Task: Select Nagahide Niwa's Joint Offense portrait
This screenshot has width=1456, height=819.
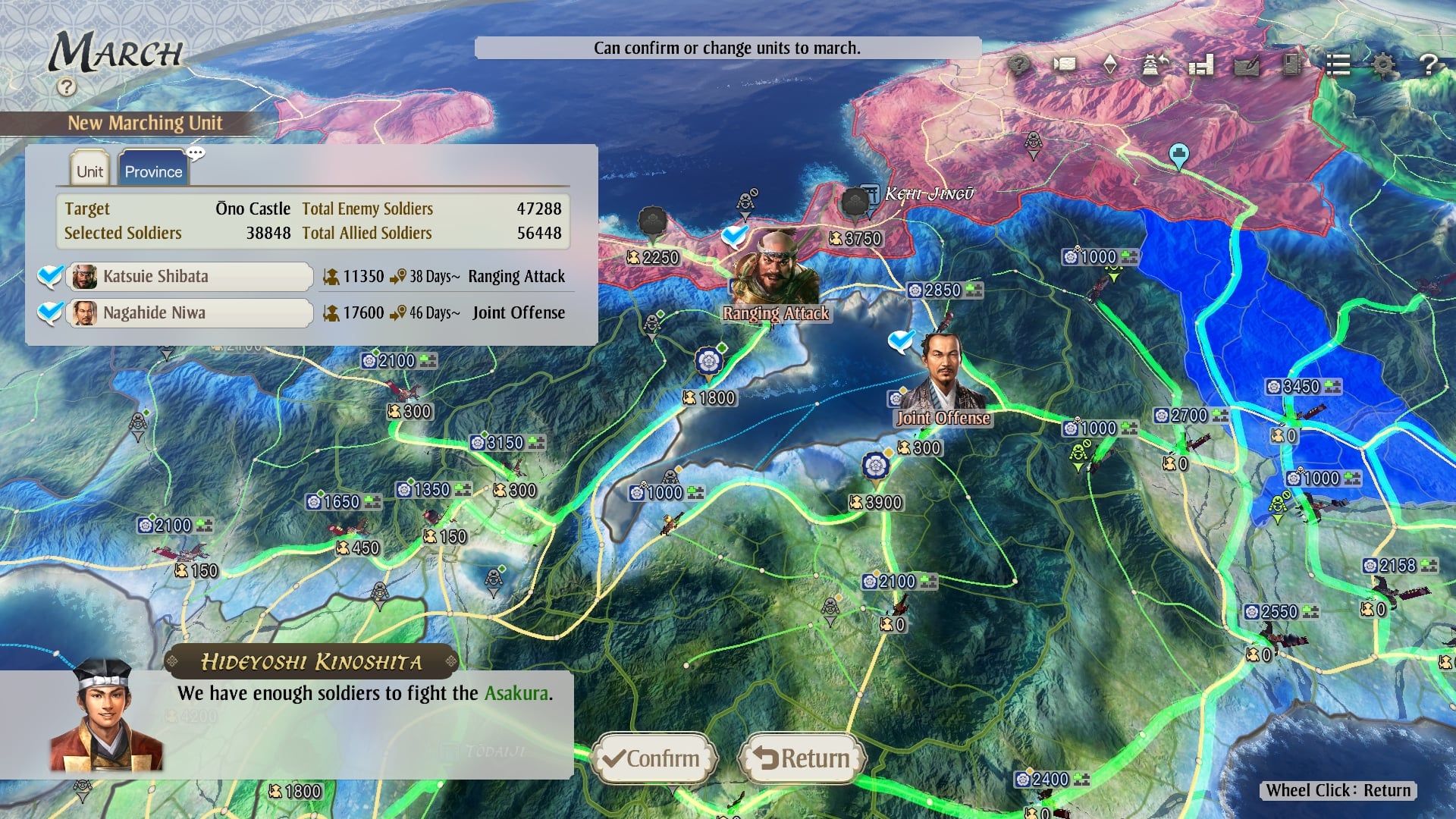Action: click(x=944, y=373)
